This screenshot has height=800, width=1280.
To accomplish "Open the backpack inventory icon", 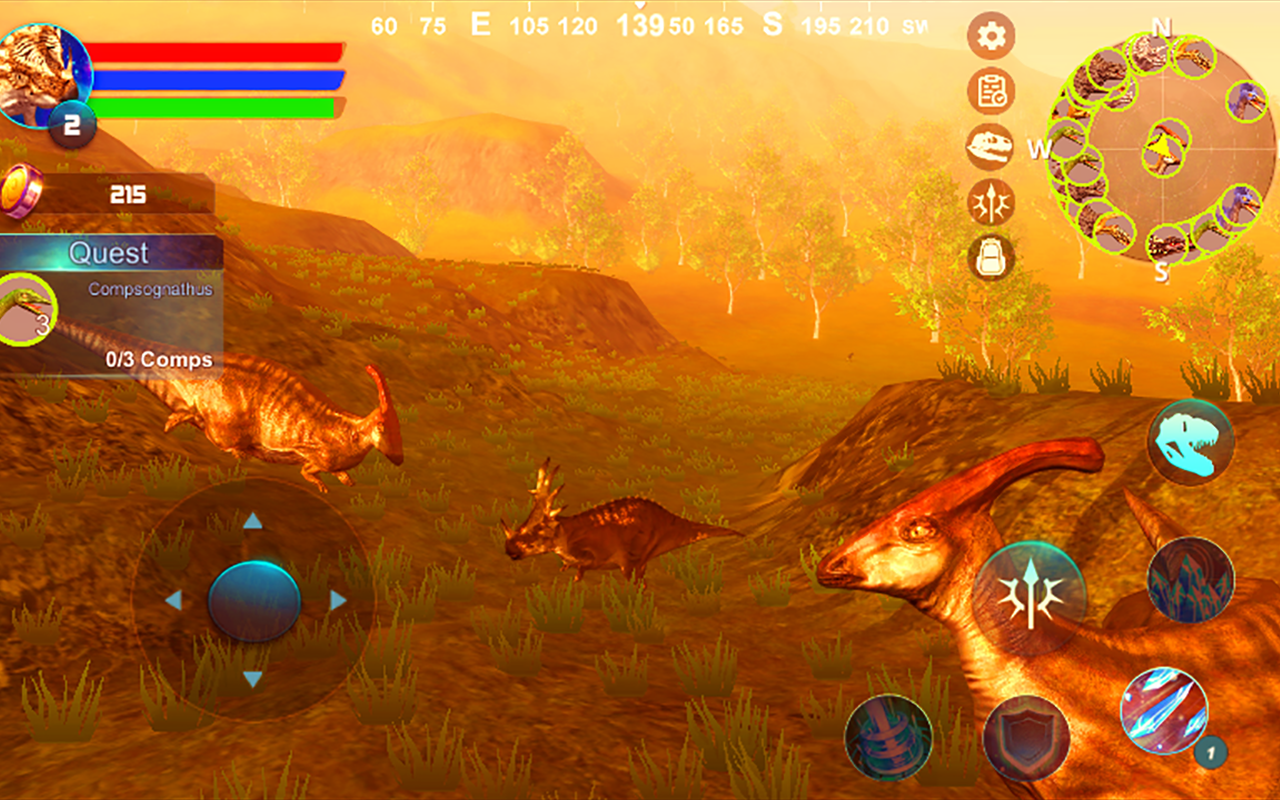I will [x=989, y=258].
